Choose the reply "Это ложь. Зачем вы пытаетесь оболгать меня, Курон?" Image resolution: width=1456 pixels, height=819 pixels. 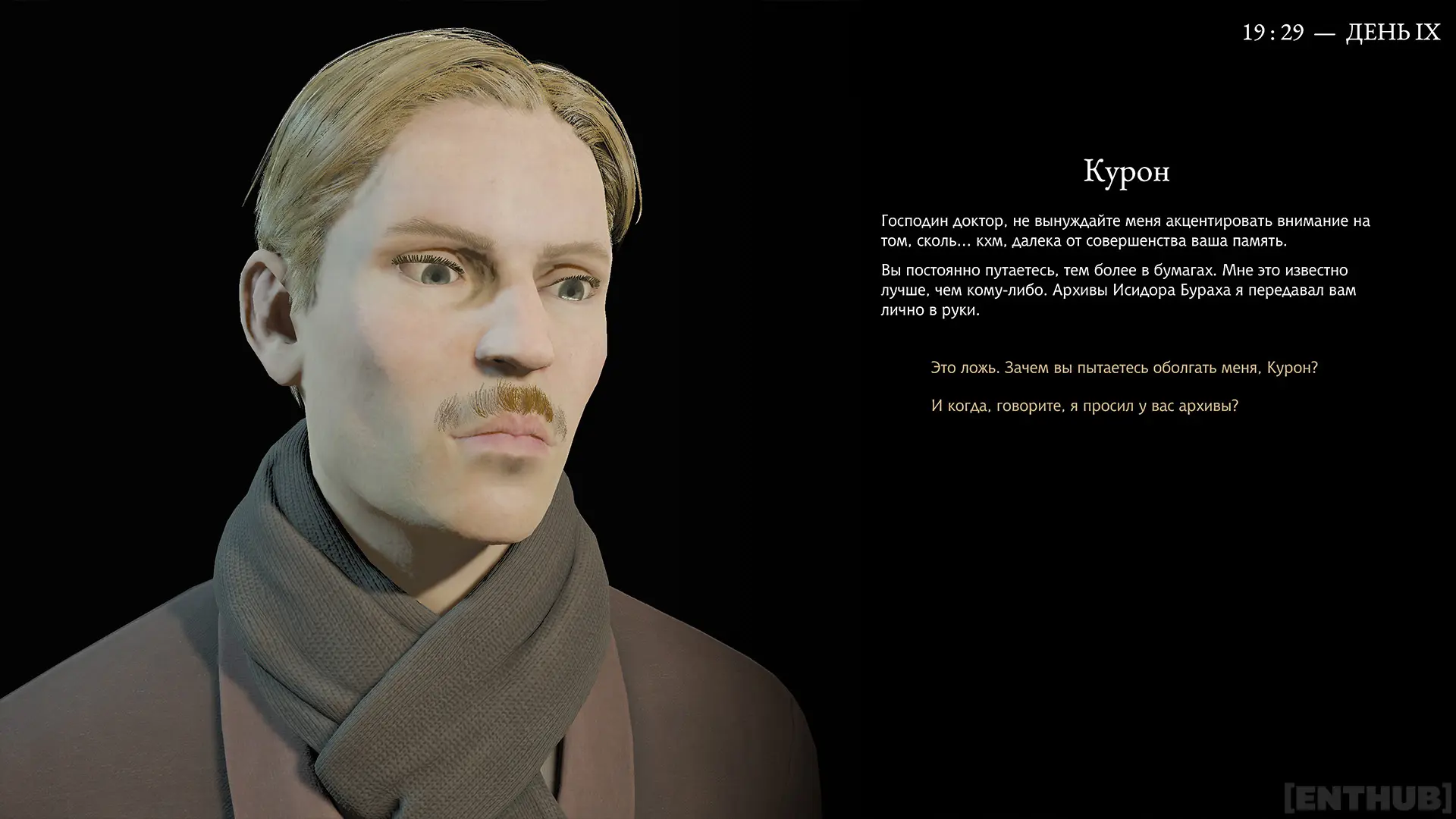(1124, 368)
